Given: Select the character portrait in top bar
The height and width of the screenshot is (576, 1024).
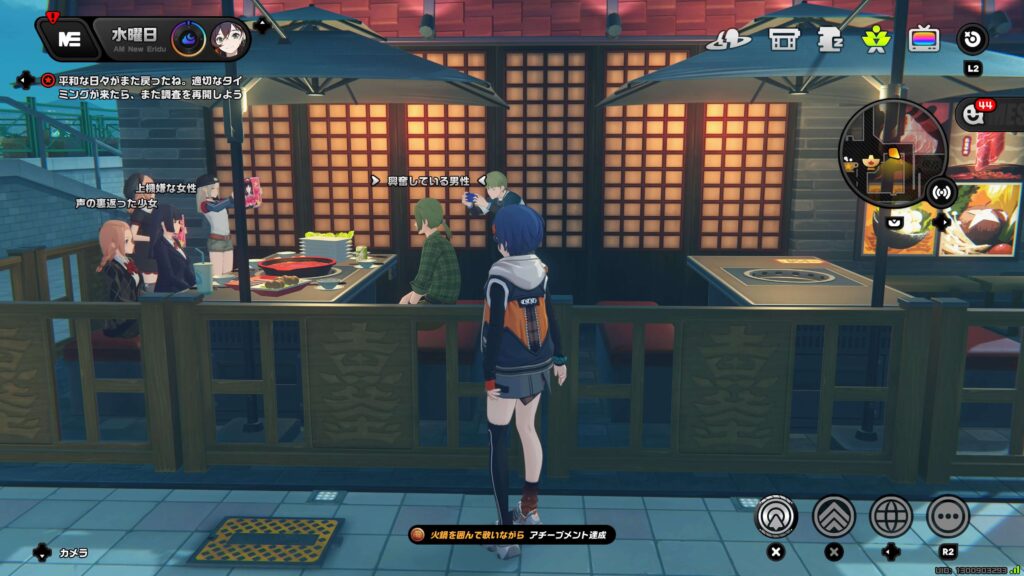Looking at the screenshot, I should [229, 39].
